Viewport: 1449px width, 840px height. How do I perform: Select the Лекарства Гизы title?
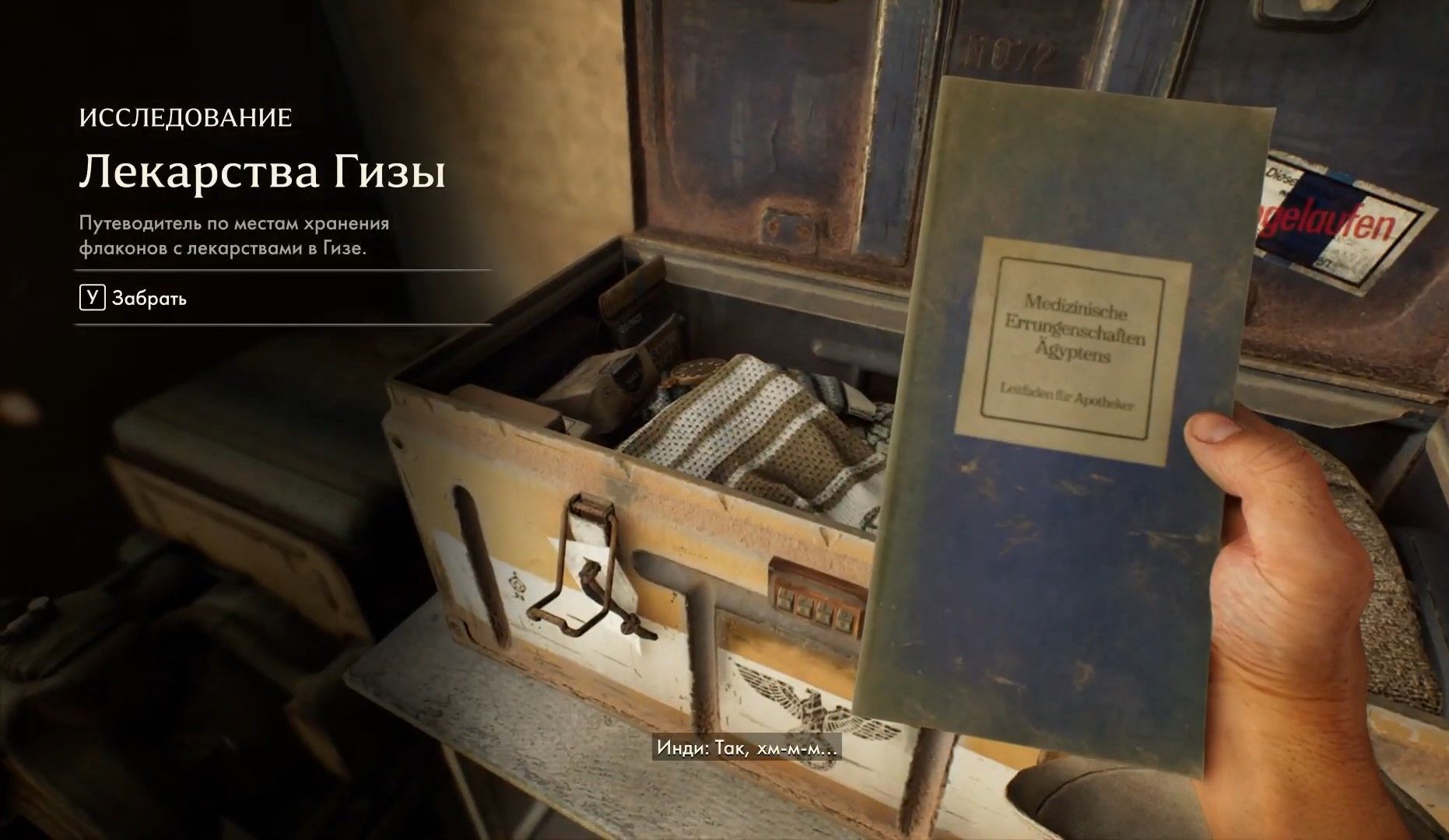pos(262,173)
